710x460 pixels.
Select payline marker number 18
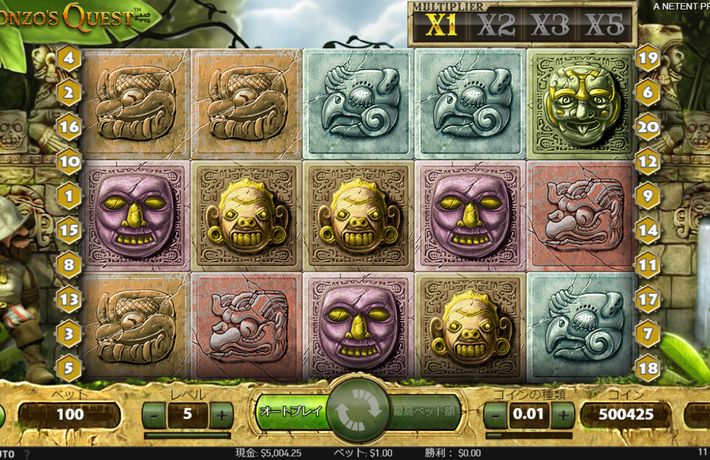coord(647,366)
